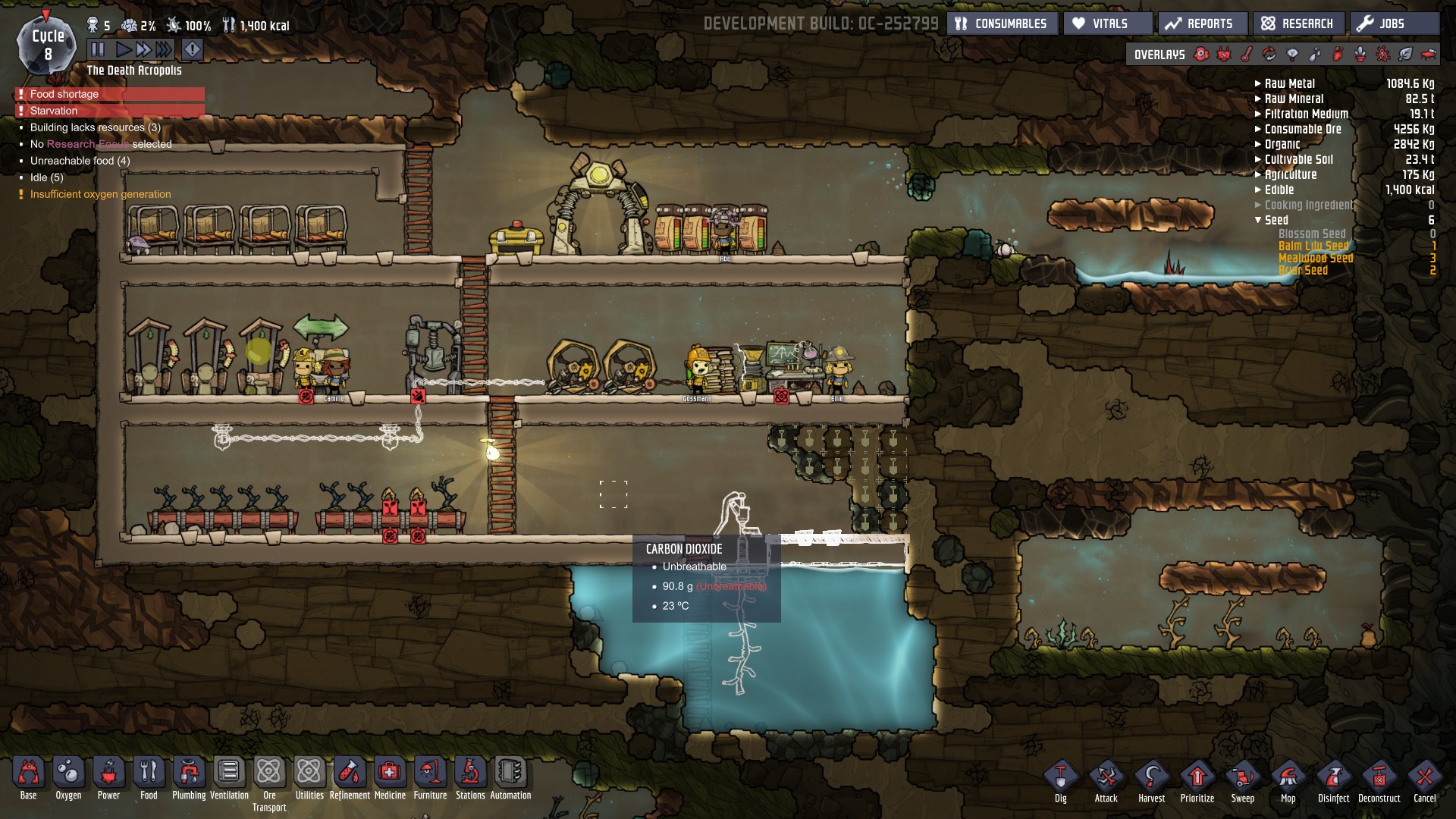
Task: Choose the Sweep tool
Action: pos(1242,778)
